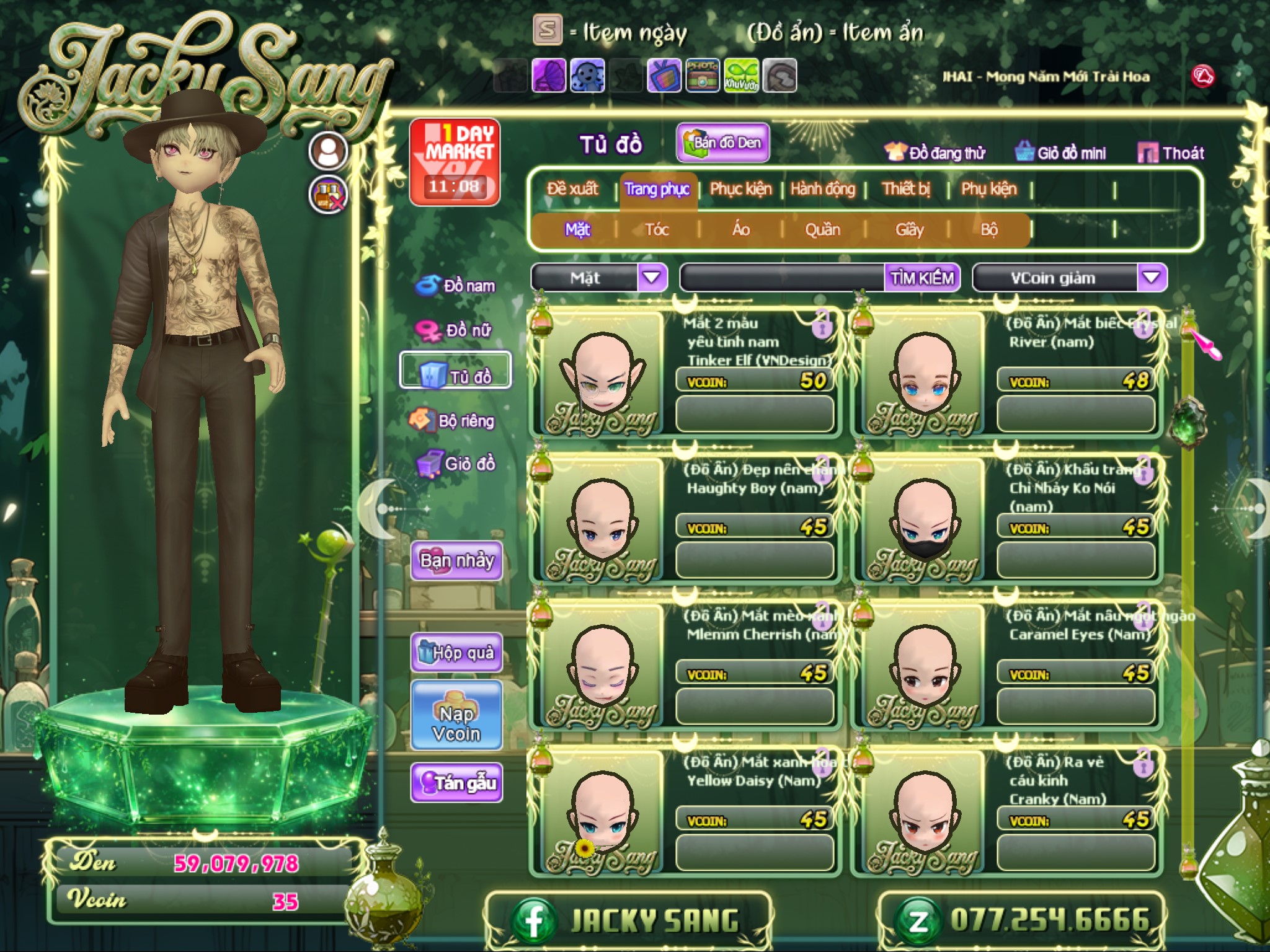Open the Mặt category dropdown

coord(652,277)
